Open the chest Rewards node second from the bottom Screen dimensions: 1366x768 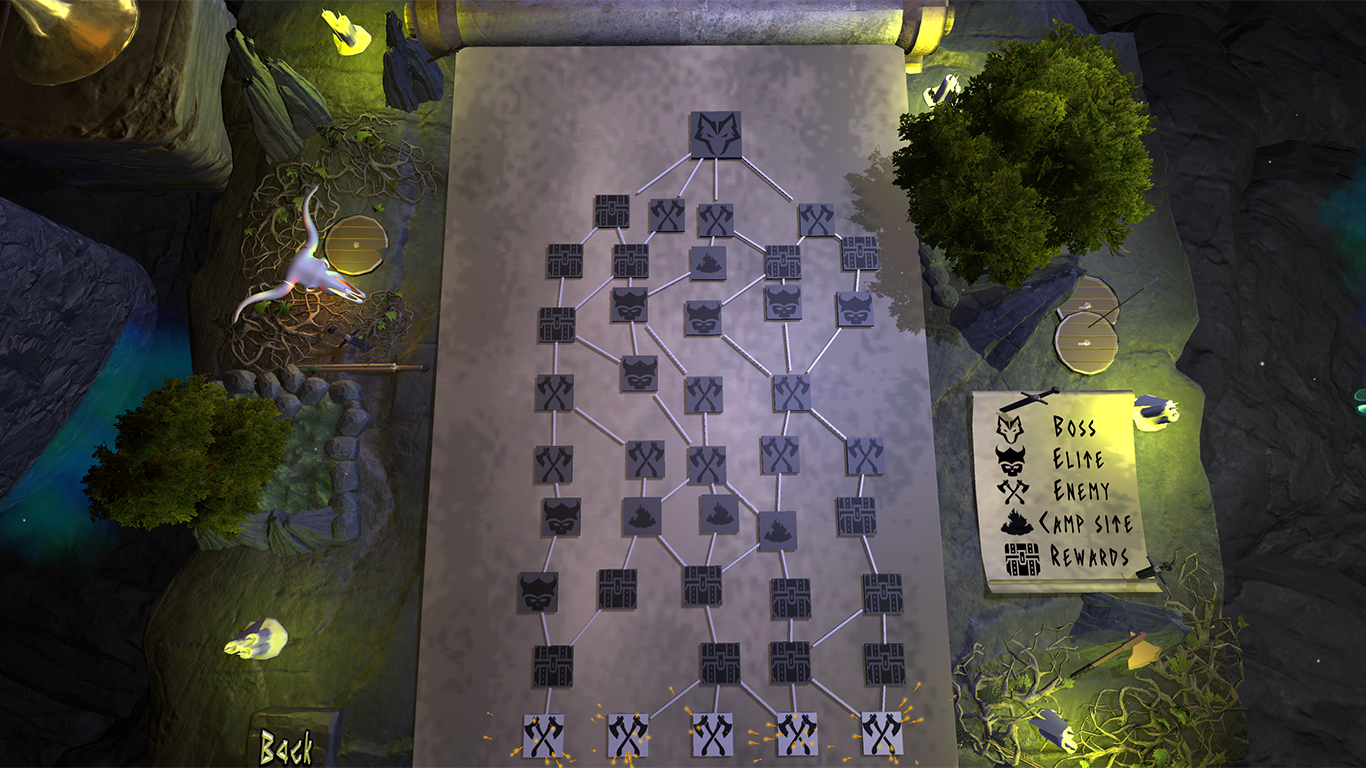(721, 663)
